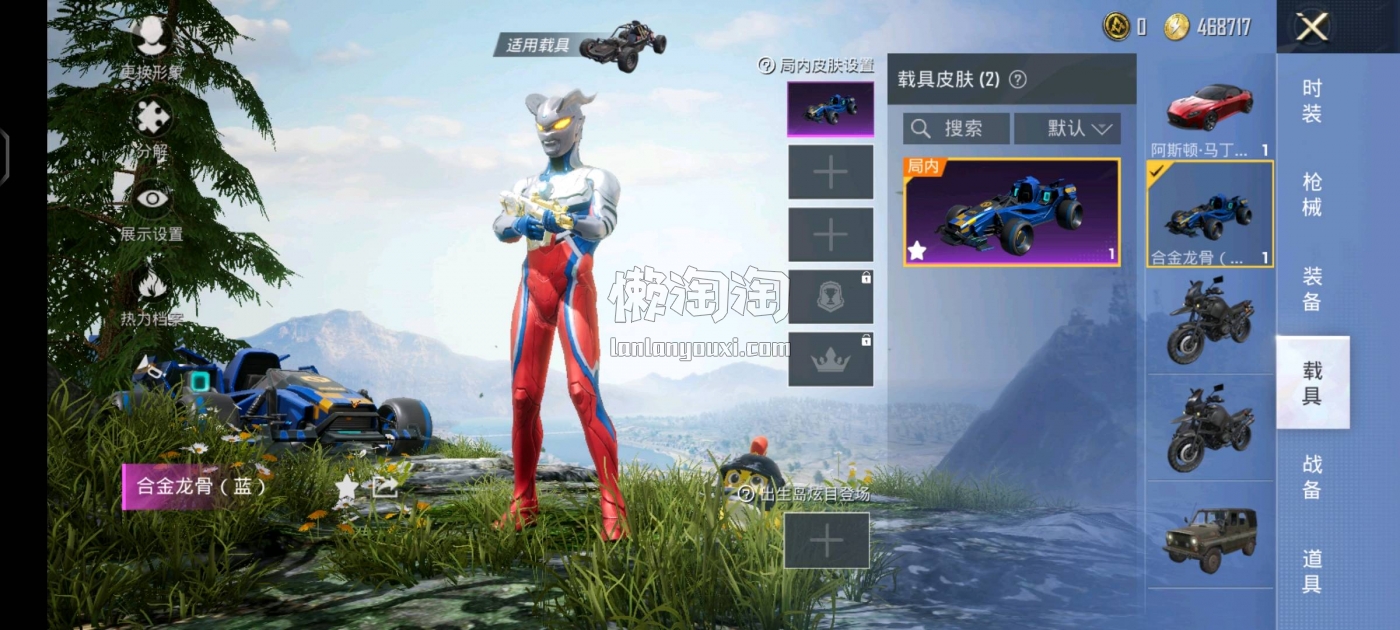
Task: Add a 出生岛炫目登场 entrance effect
Action: (826, 541)
